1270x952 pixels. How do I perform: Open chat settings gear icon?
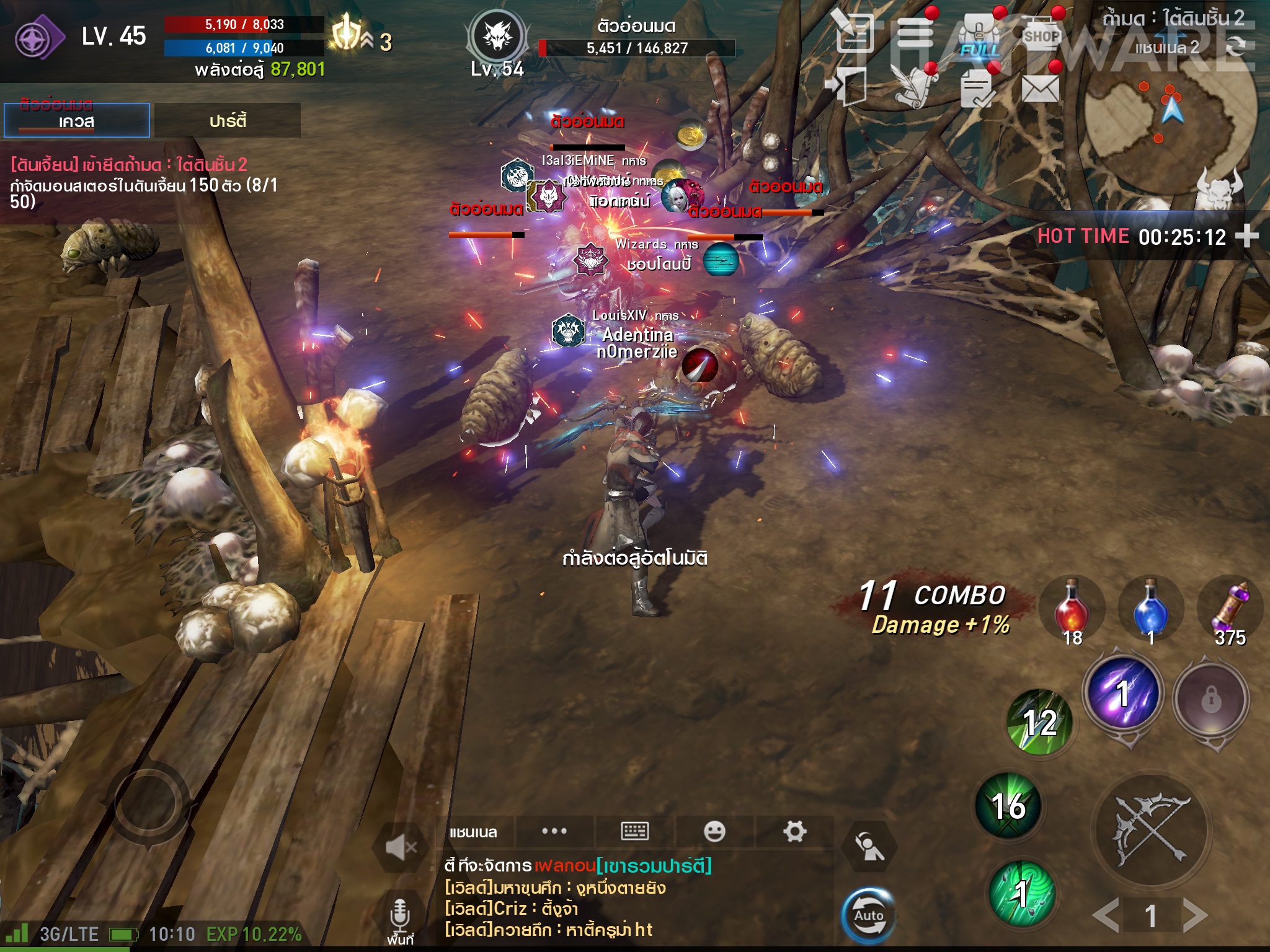794,831
